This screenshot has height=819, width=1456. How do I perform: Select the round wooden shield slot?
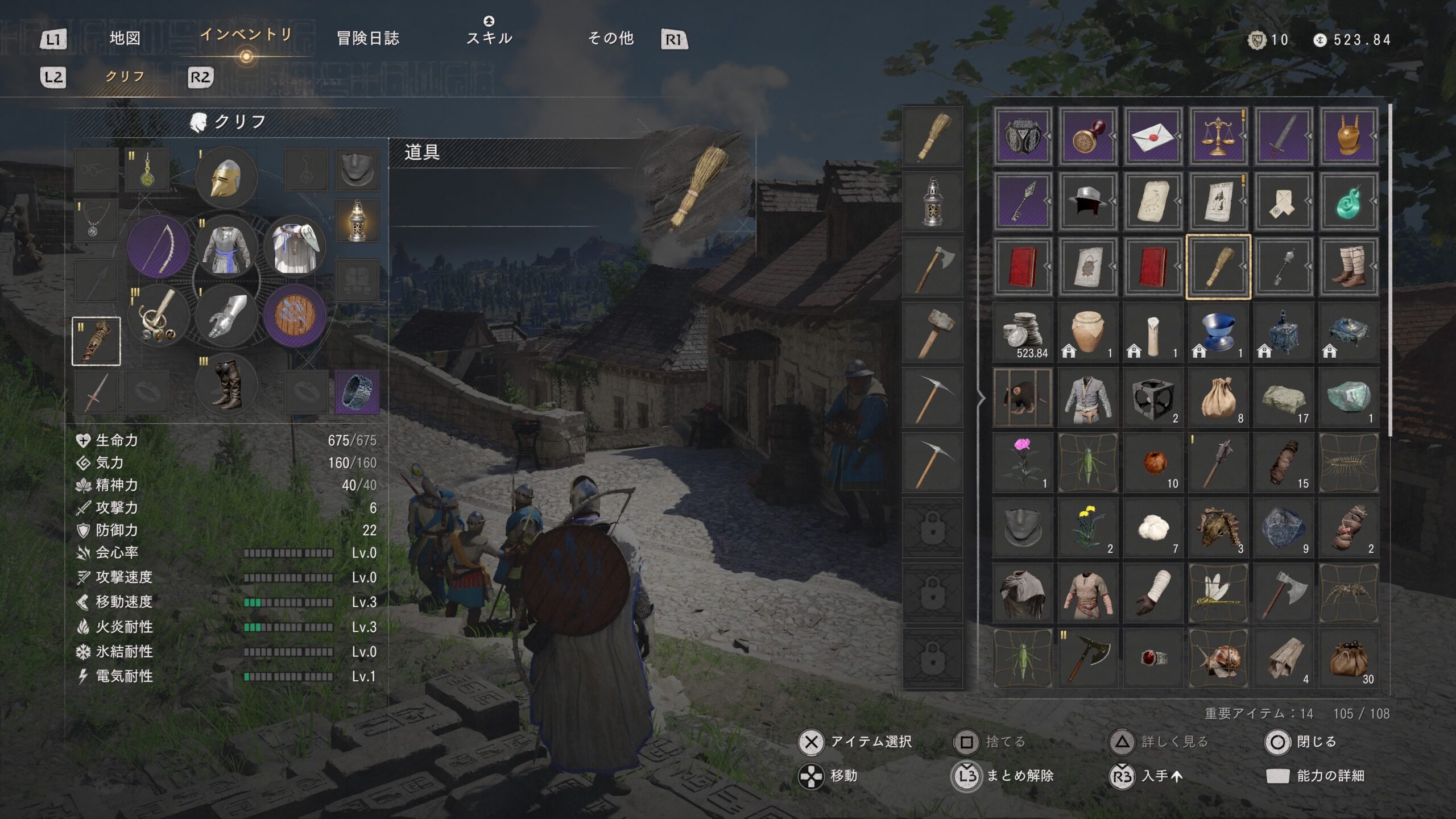click(x=295, y=316)
